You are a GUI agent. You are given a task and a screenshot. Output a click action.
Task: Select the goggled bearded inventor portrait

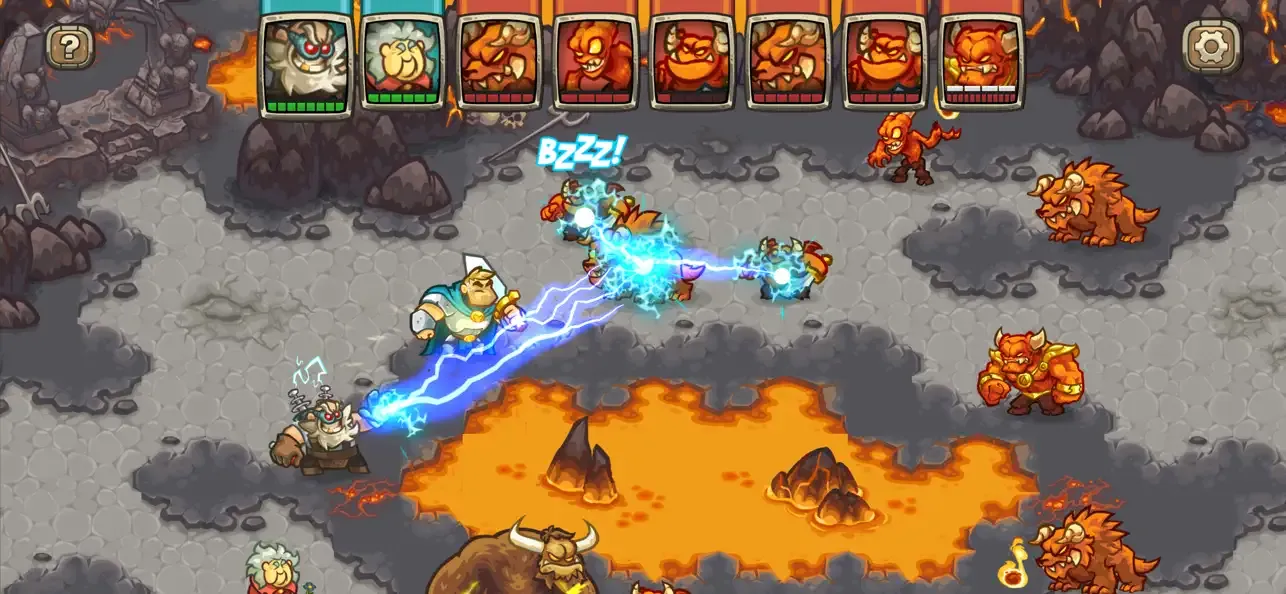306,60
